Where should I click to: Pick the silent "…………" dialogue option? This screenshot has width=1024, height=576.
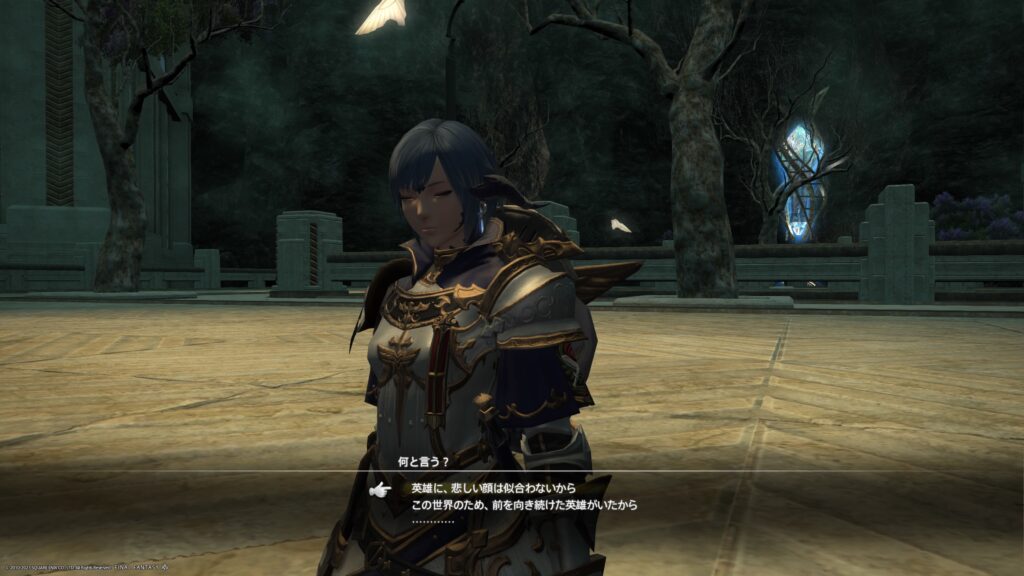tap(433, 521)
